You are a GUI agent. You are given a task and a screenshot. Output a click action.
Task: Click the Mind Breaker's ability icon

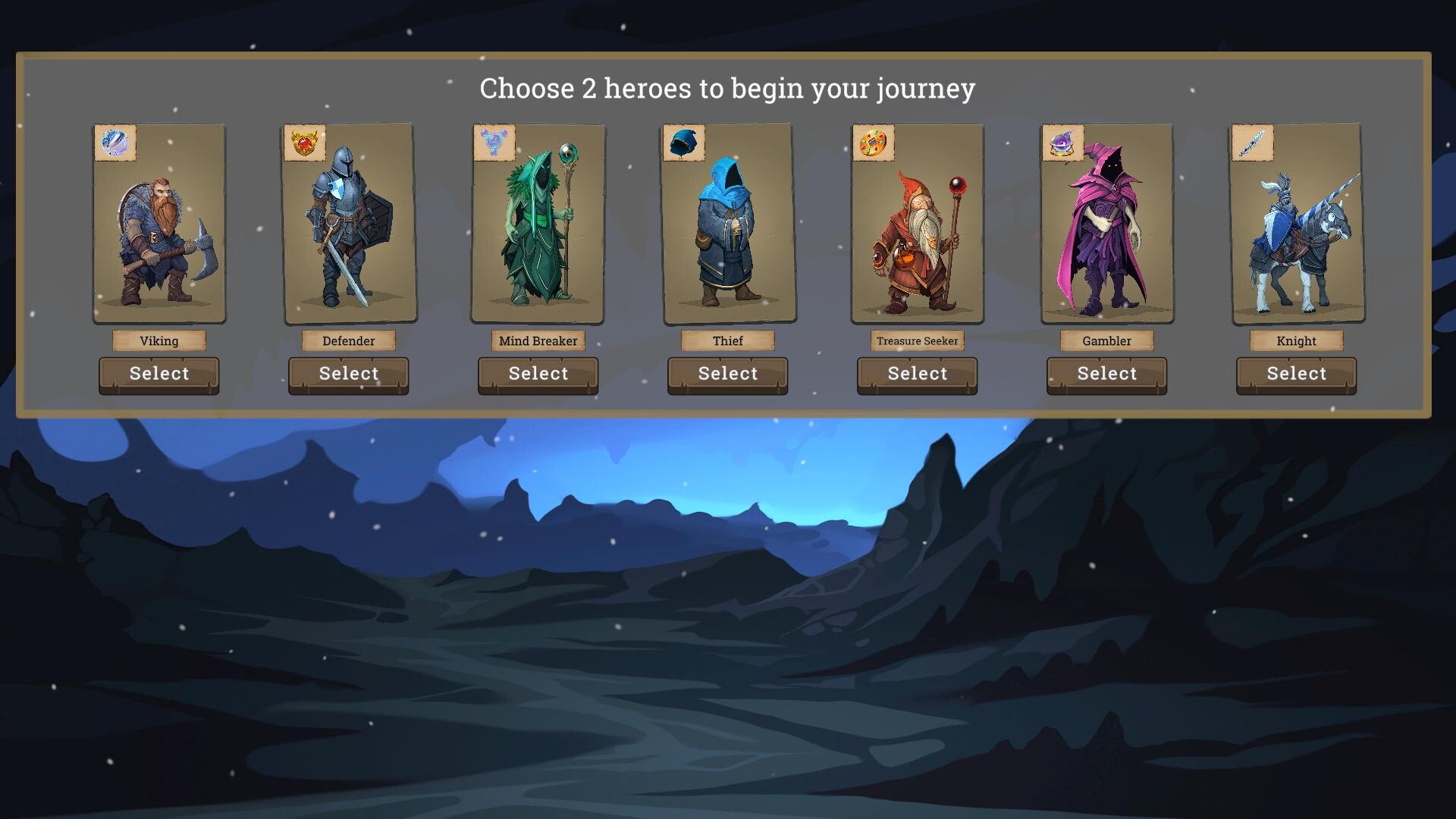pos(494,143)
